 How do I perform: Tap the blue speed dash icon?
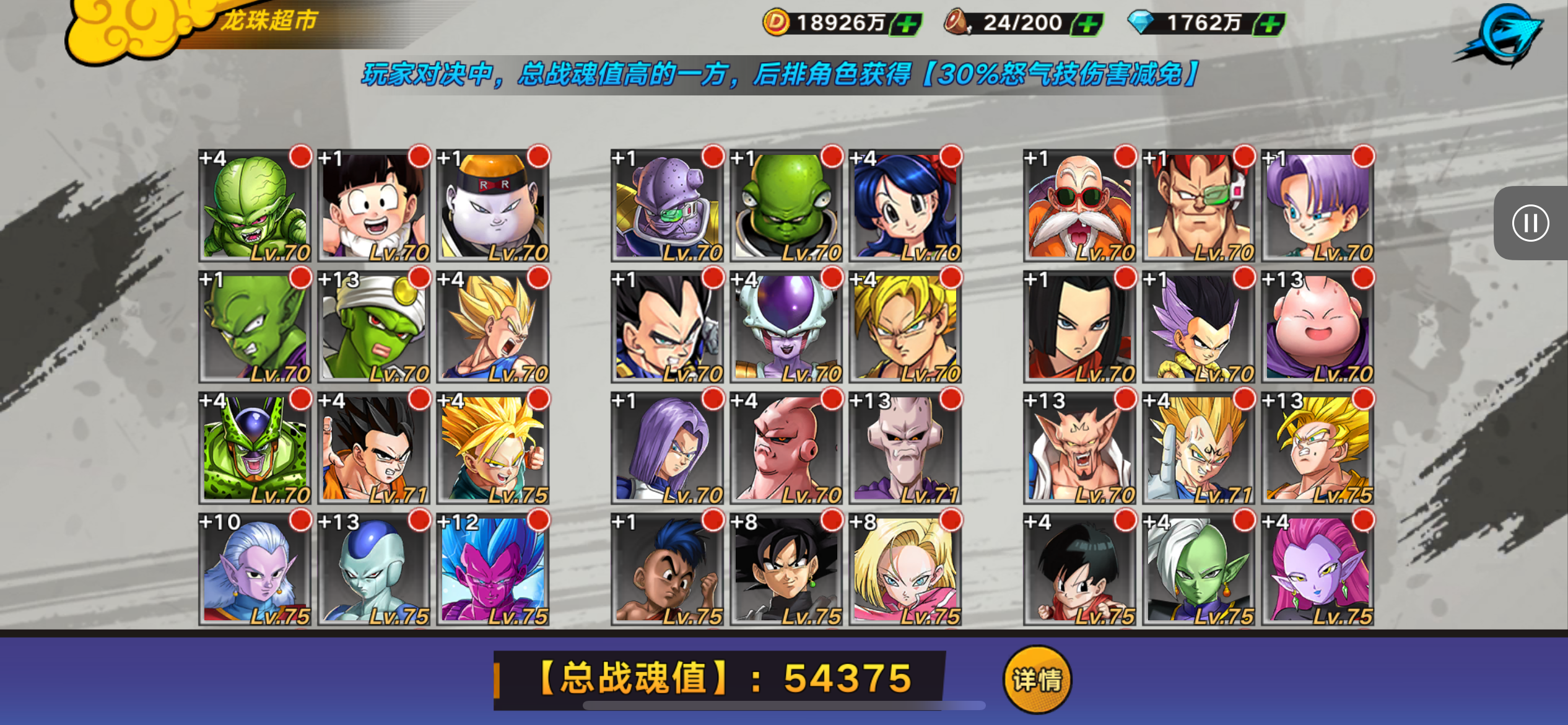[x=1501, y=34]
